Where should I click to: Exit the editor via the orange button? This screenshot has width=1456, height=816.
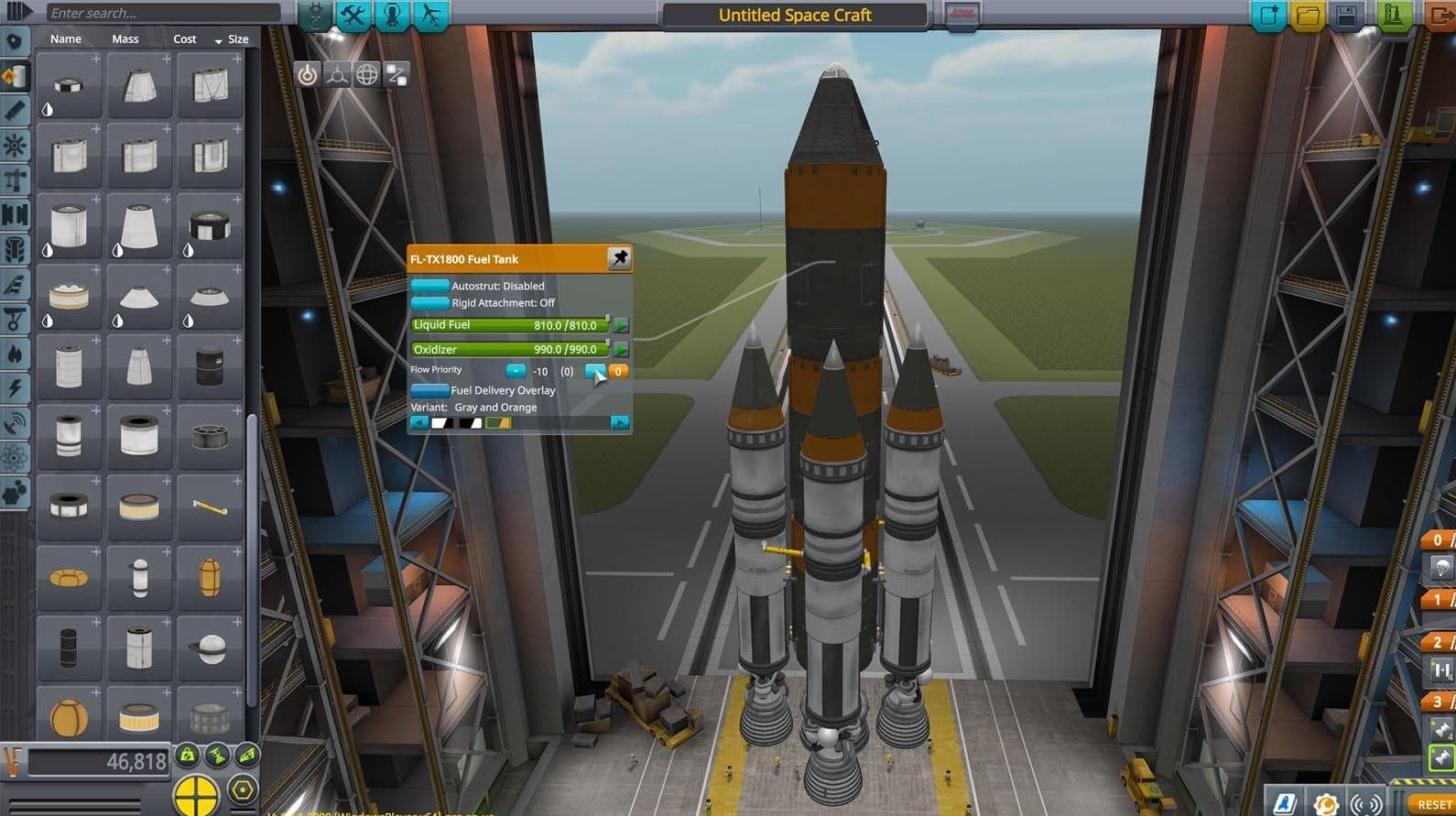(x=1440, y=16)
